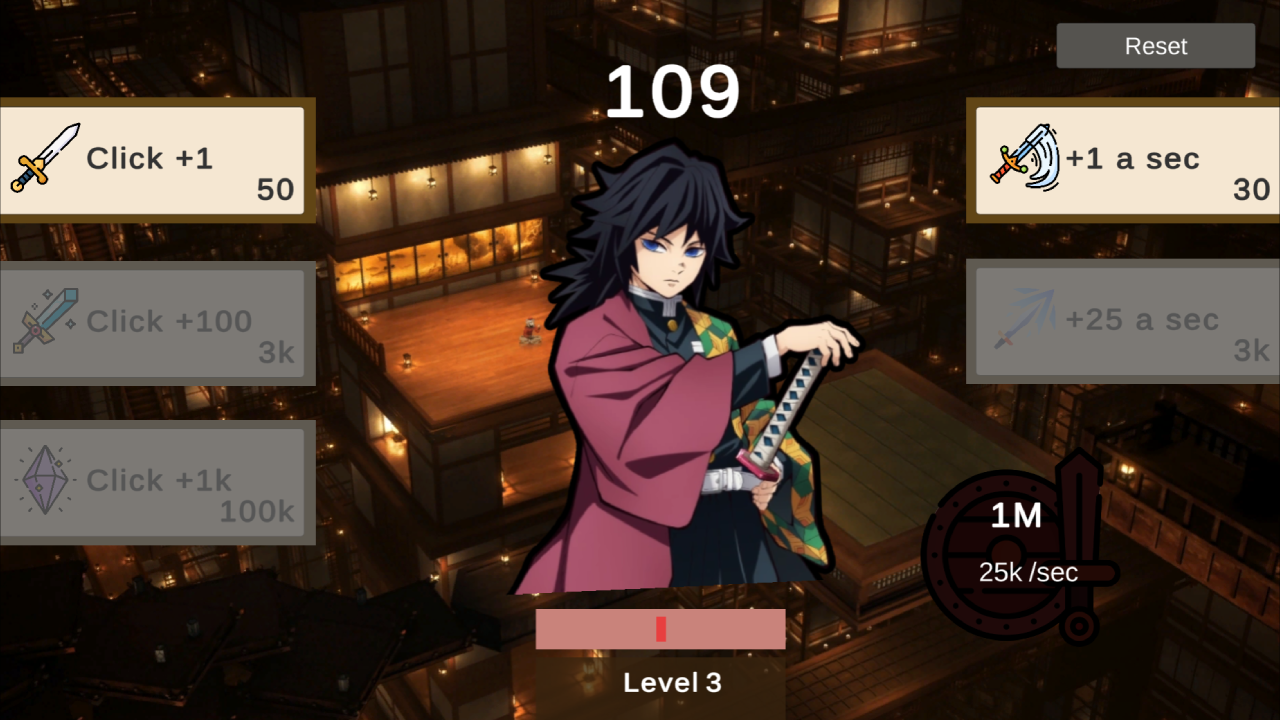The width and height of the screenshot is (1280, 720).
Task: Click the Level 3 label
Action: [x=672, y=683]
